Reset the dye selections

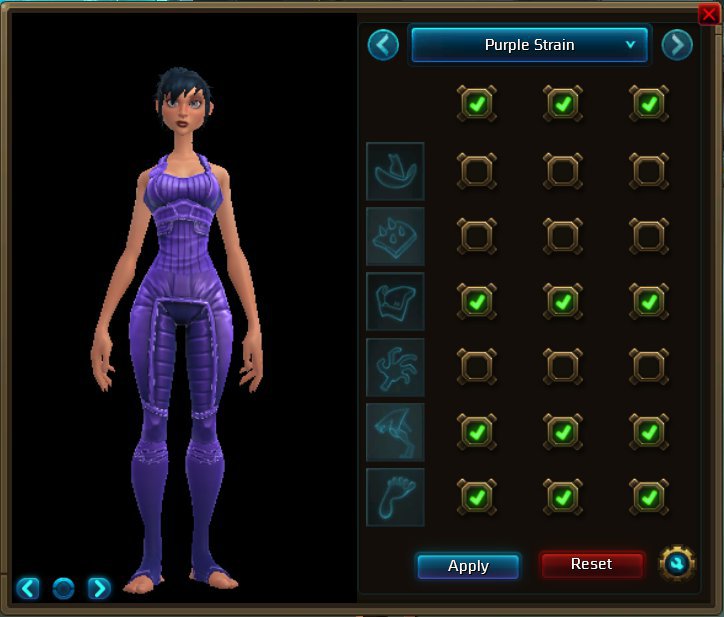coord(591,565)
